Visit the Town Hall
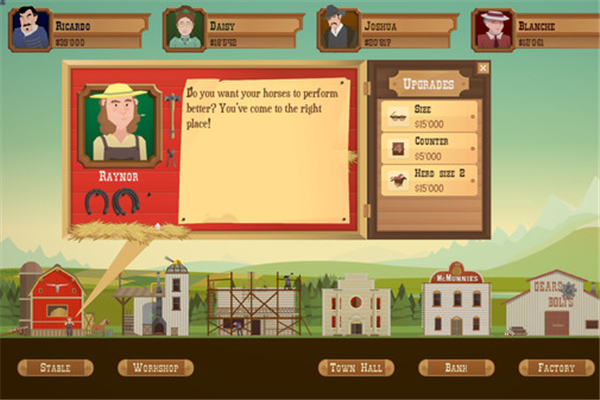 356,368
